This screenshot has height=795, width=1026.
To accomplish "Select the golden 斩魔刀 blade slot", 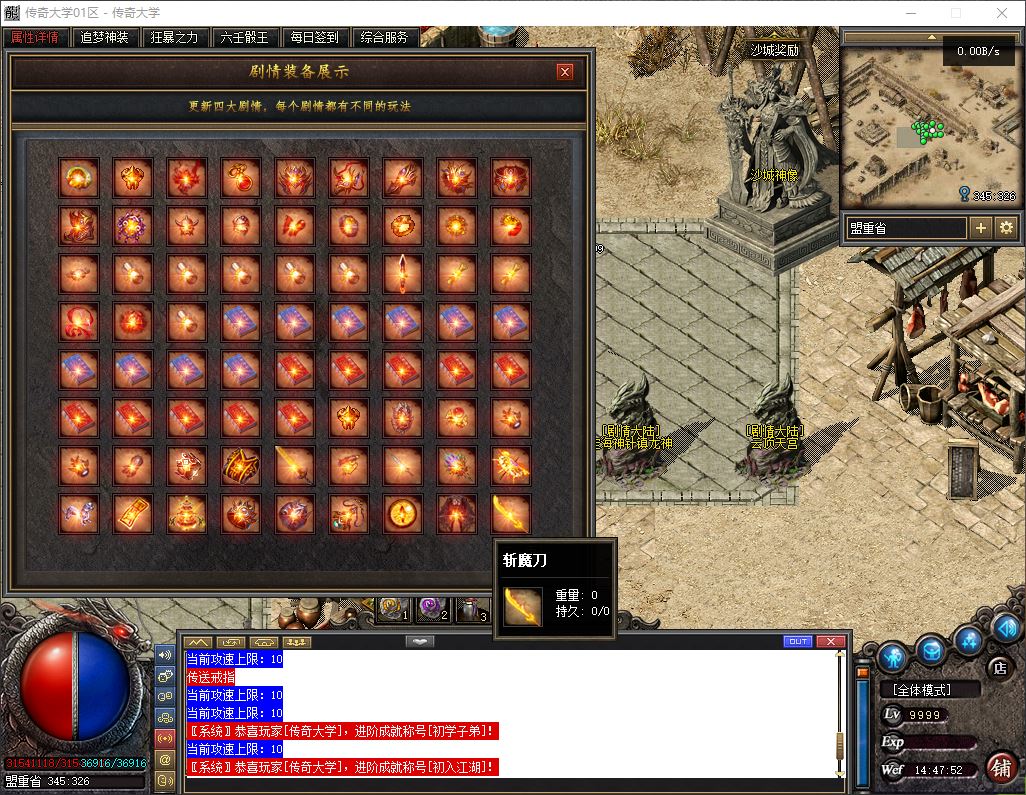I will click(512, 513).
